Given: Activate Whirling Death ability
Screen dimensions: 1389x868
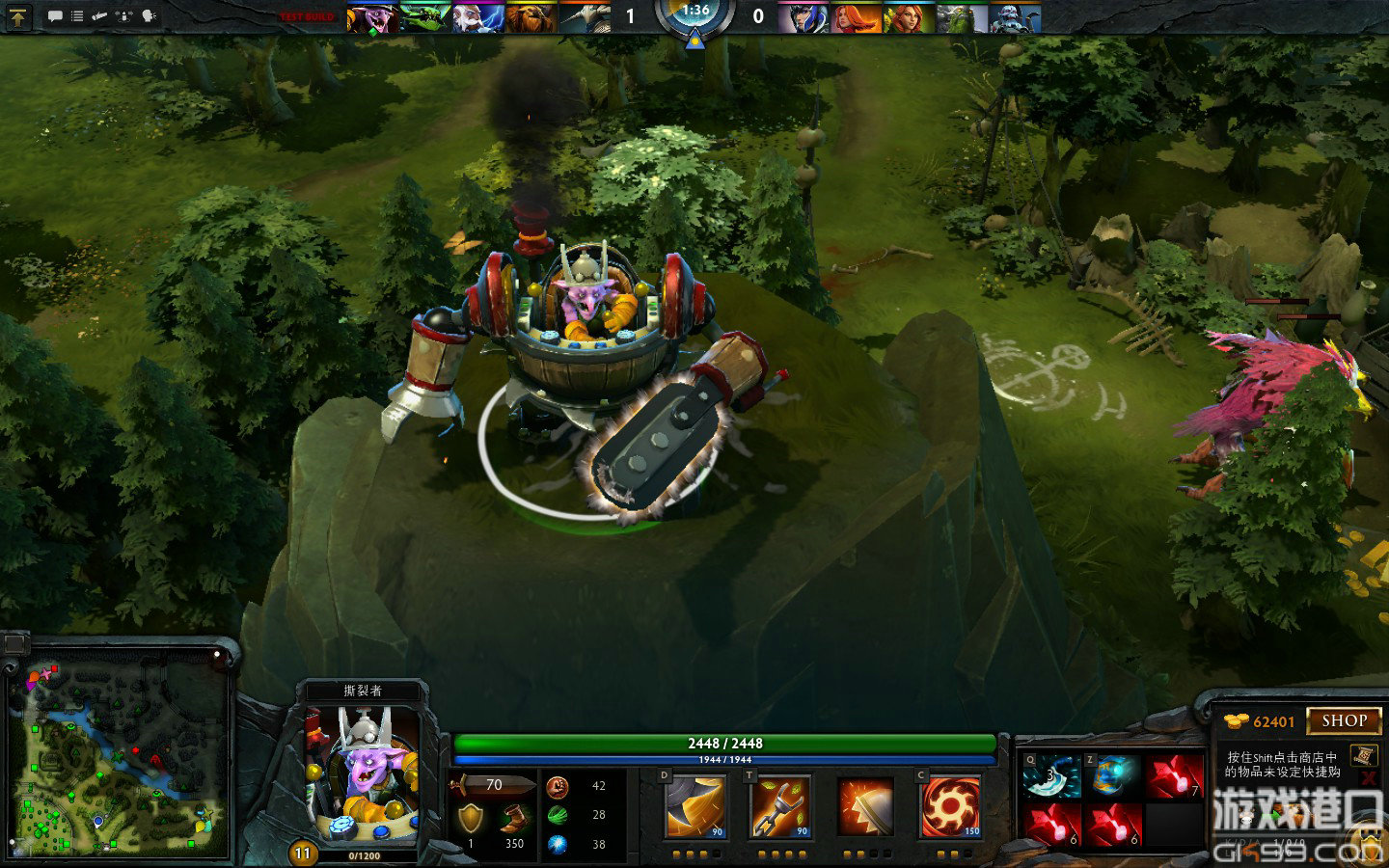Looking at the screenshot, I should [695, 807].
